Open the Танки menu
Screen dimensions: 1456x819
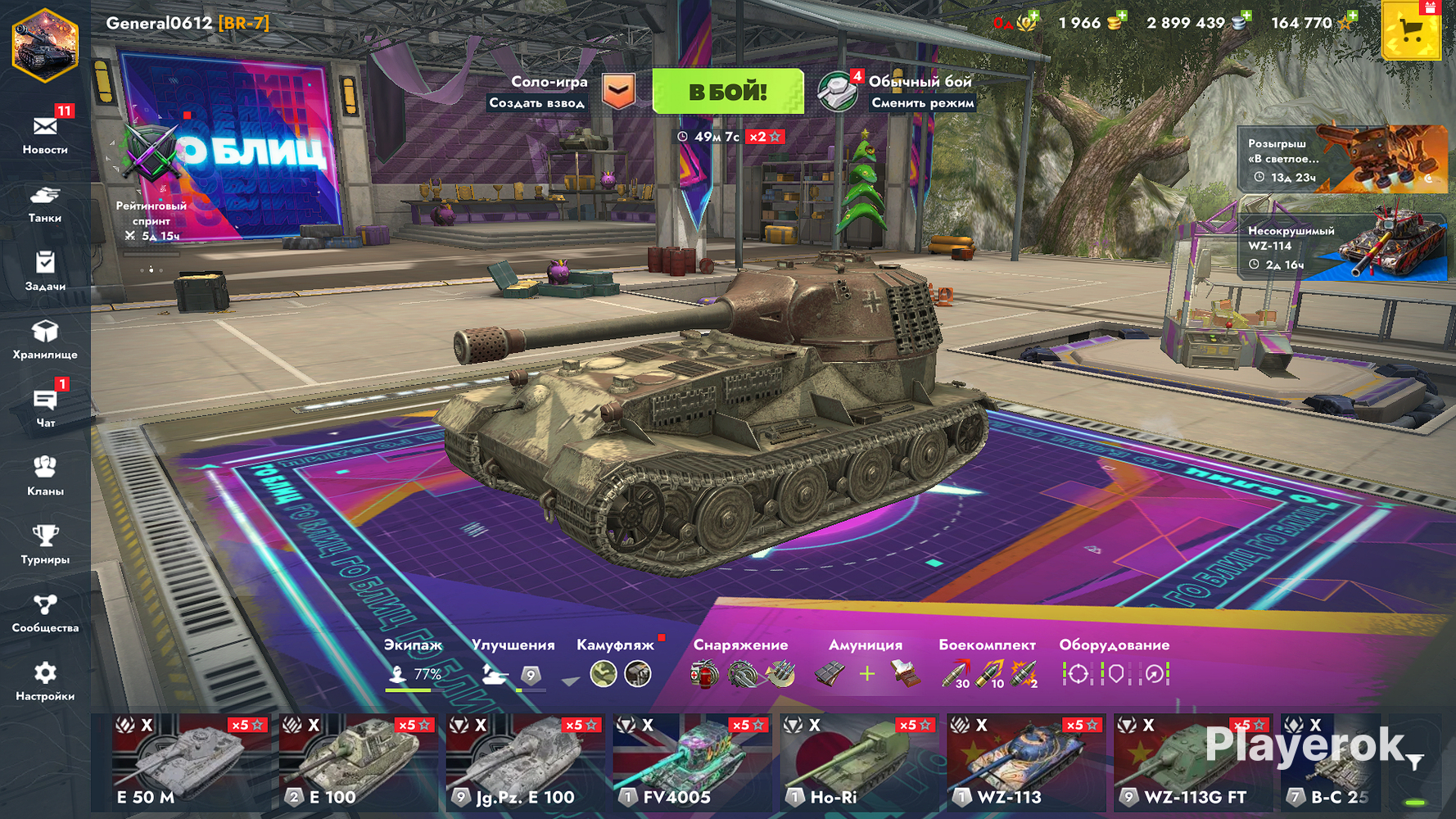45,203
